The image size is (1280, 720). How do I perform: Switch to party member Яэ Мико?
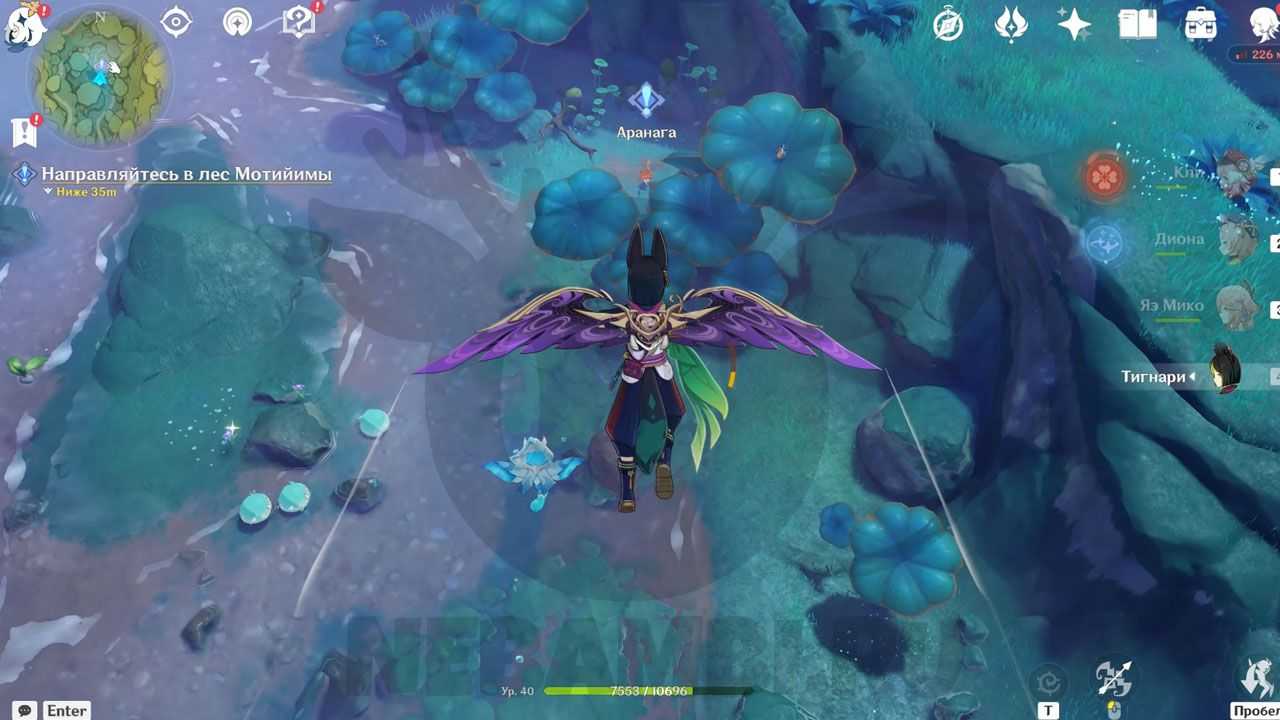pos(1236,306)
